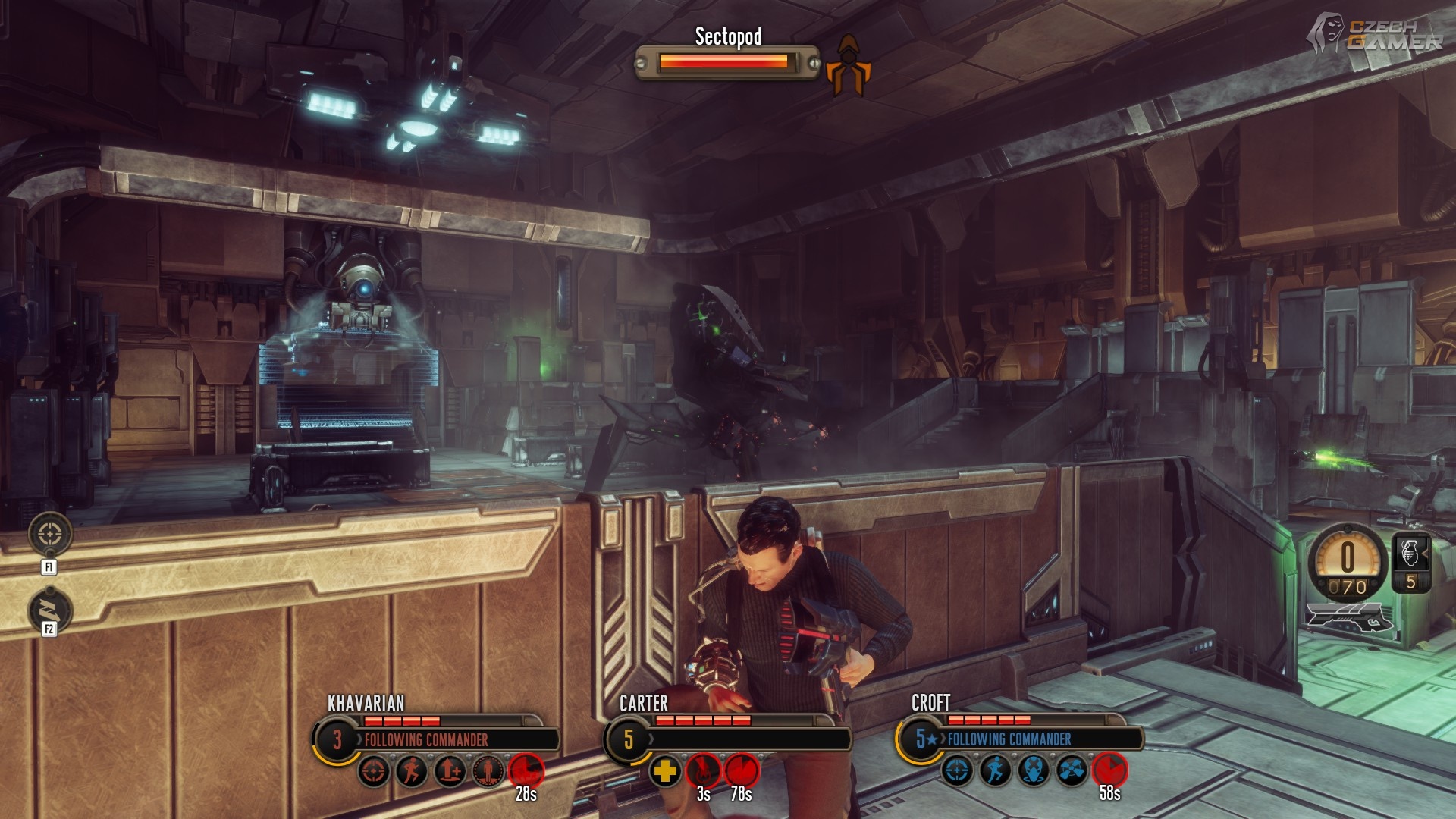Select Carter's ability with 3s cooldown
Viewport: 1456px width, 819px height.
(x=704, y=770)
